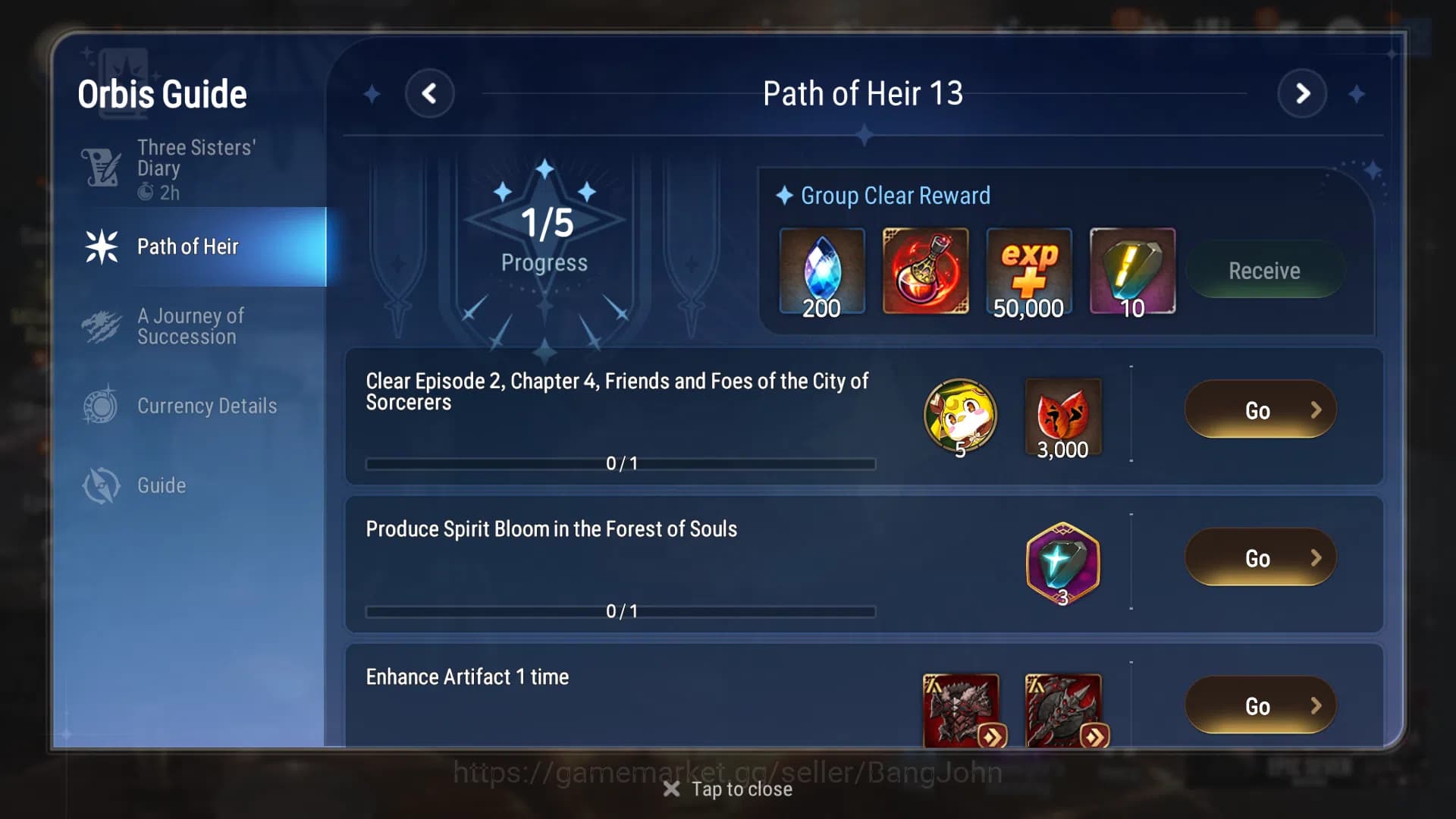Open the next page with the right chevron
Screen dimensions: 1456x819
pos(1303,93)
